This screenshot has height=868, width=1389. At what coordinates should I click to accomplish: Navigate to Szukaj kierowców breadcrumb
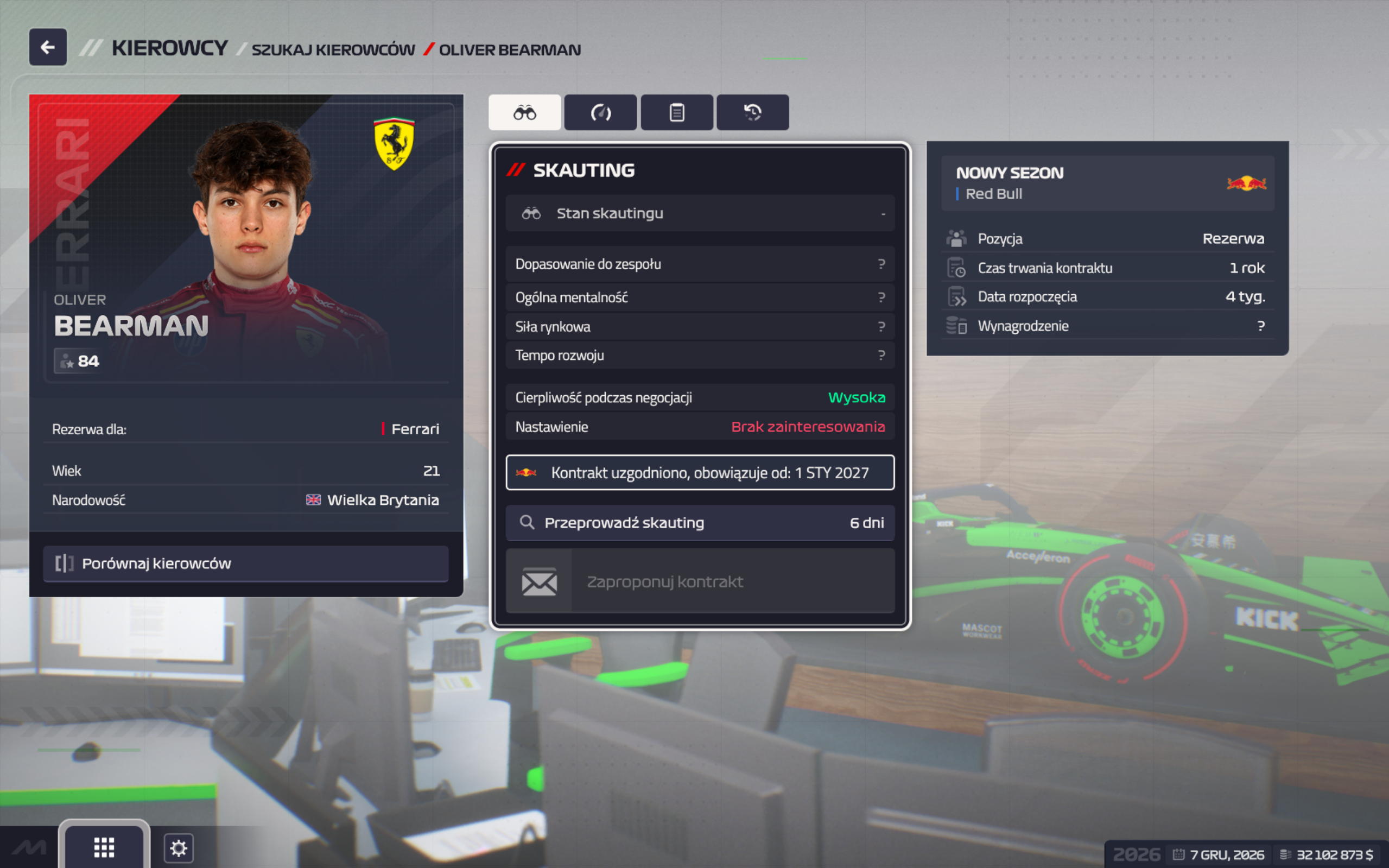coord(333,50)
